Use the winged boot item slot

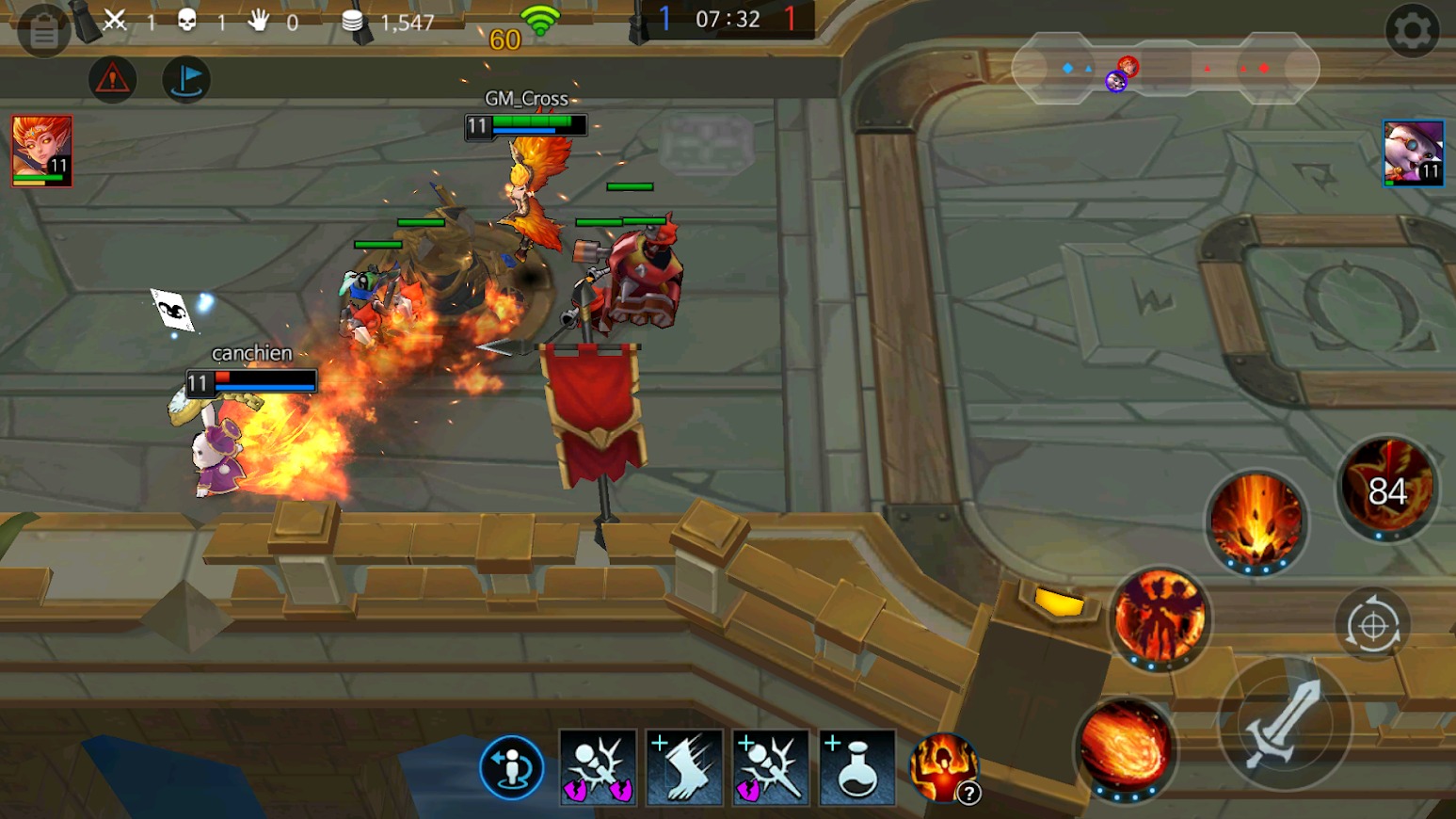click(684, 767)
